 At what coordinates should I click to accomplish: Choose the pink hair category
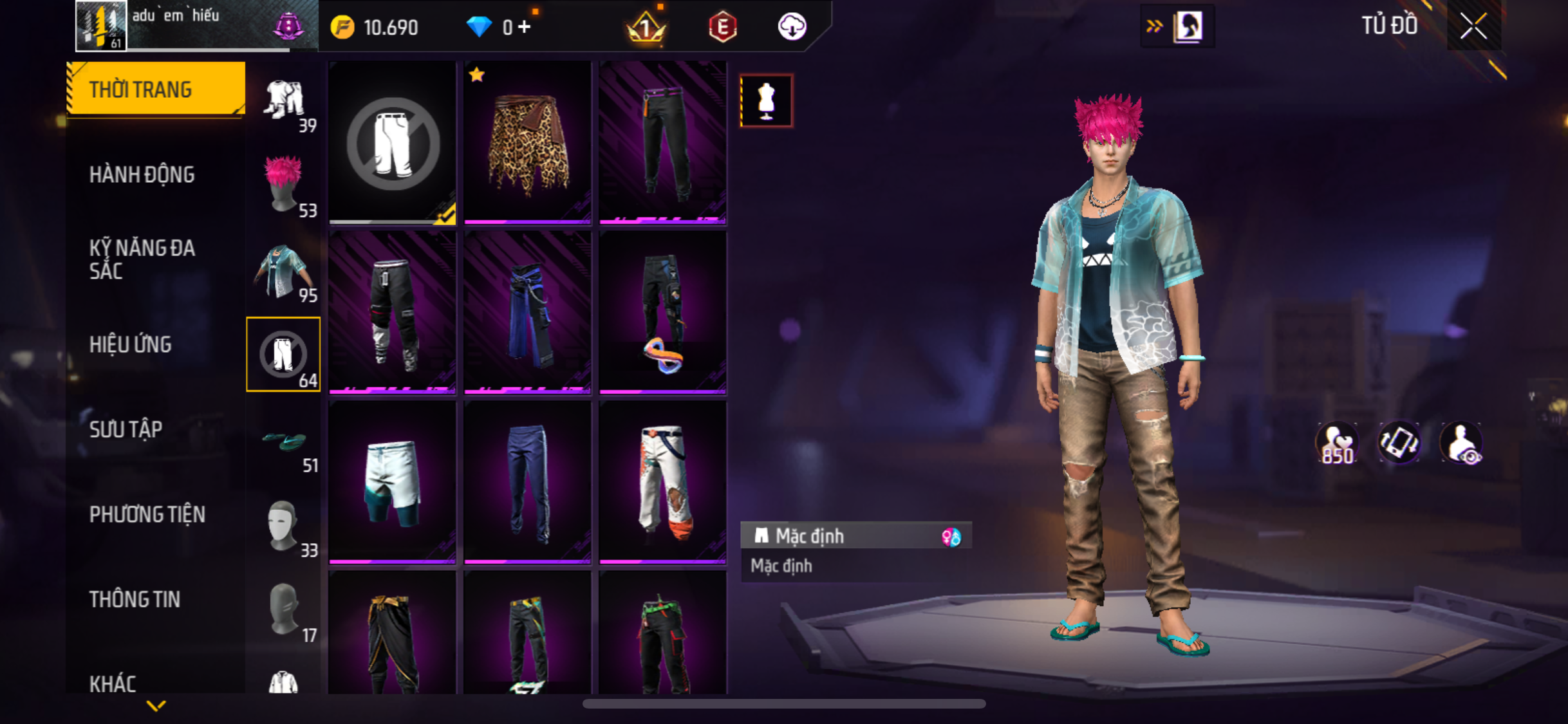tap(283, 185)
